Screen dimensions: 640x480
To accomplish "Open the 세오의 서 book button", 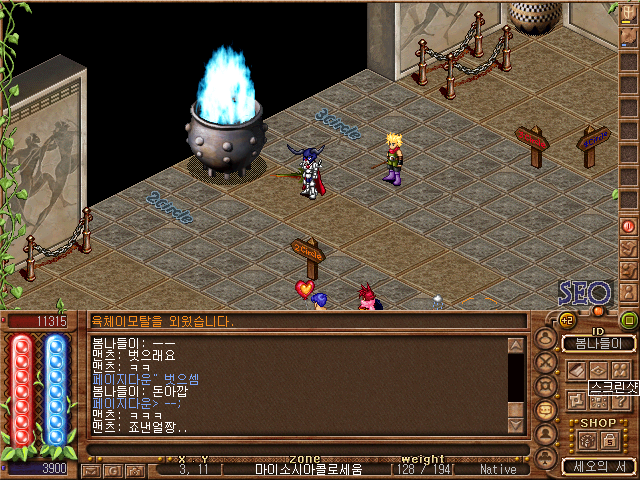I will pyautogui.click(x=598, y=466).
